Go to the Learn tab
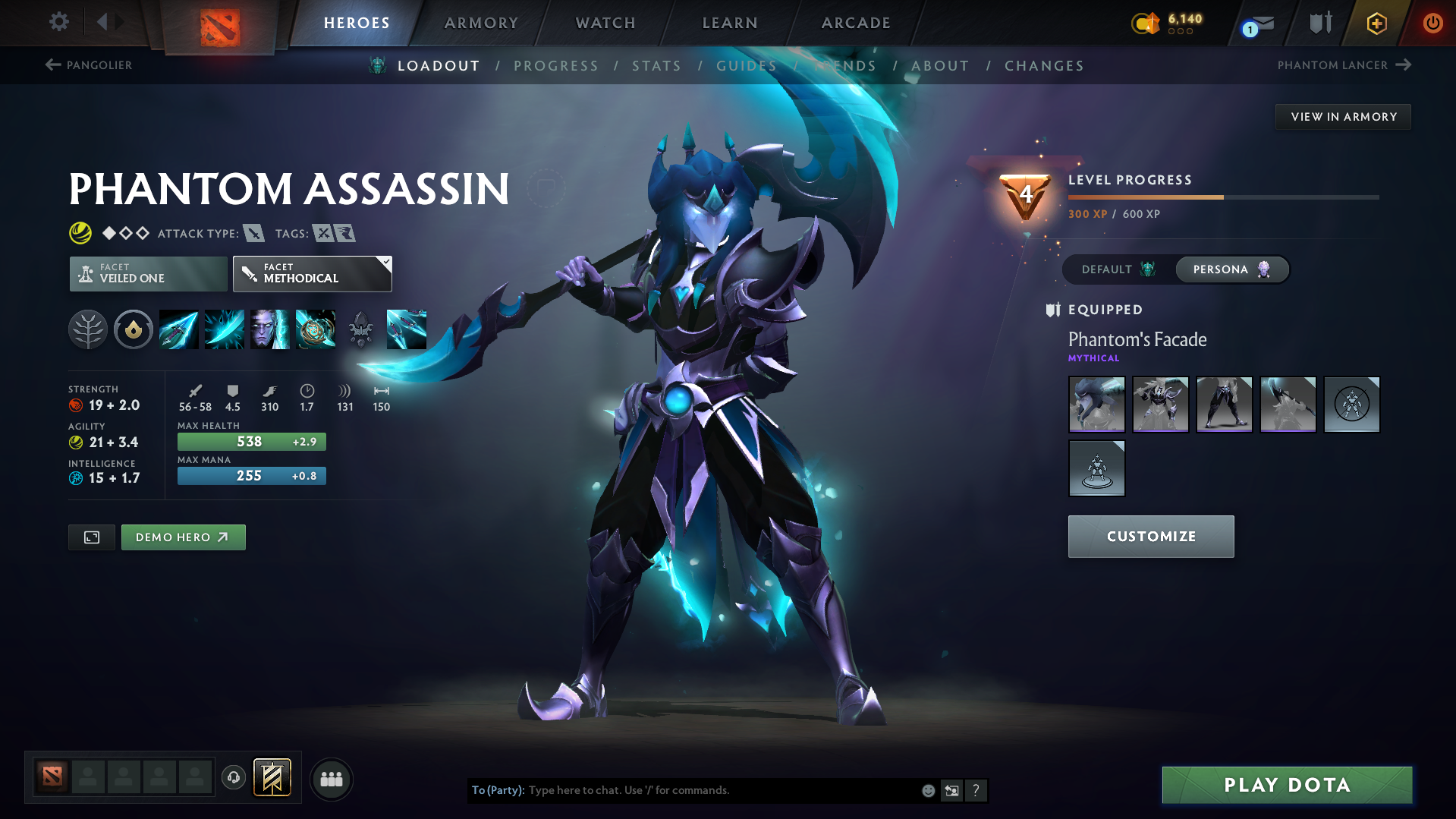 point(730,23)
